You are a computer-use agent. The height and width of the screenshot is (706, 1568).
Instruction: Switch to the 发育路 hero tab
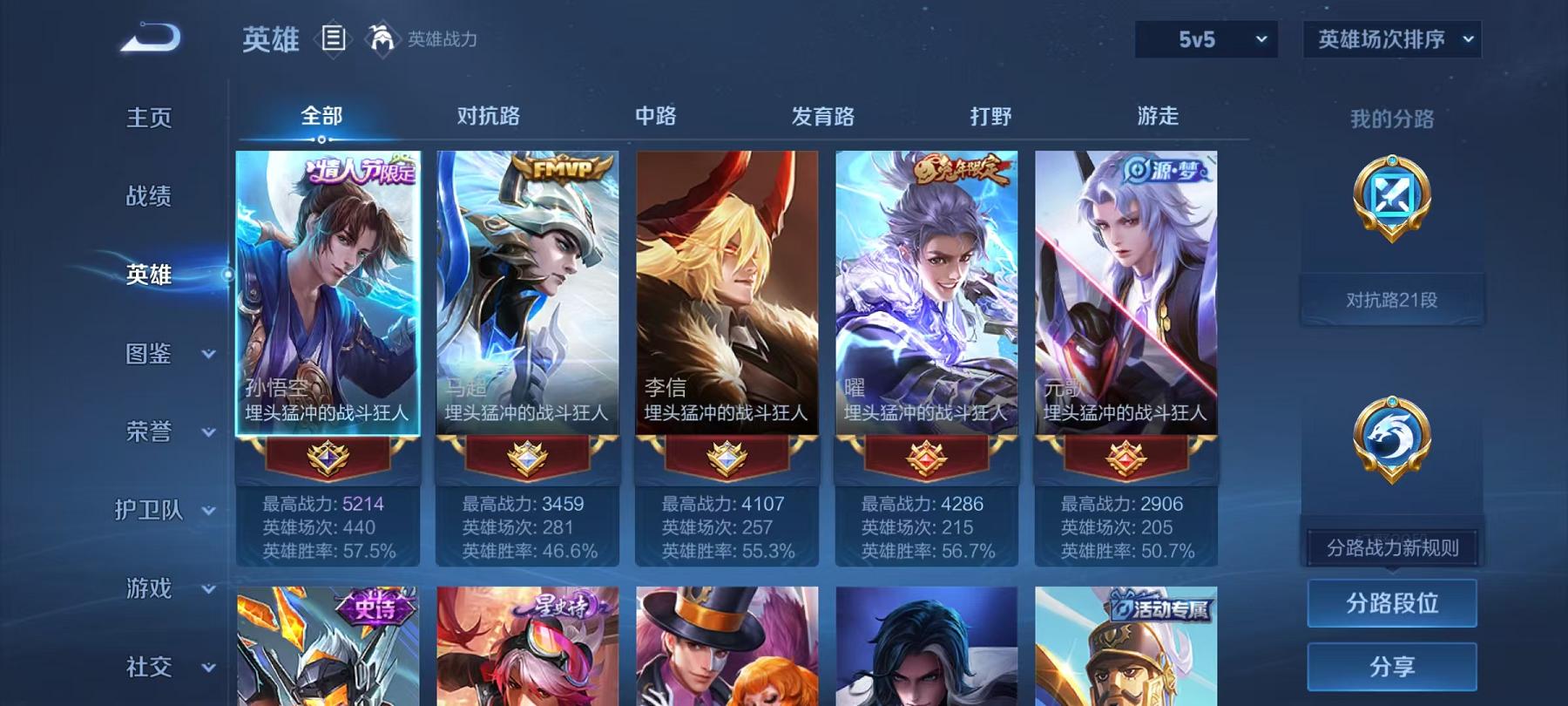pos(822,115)
